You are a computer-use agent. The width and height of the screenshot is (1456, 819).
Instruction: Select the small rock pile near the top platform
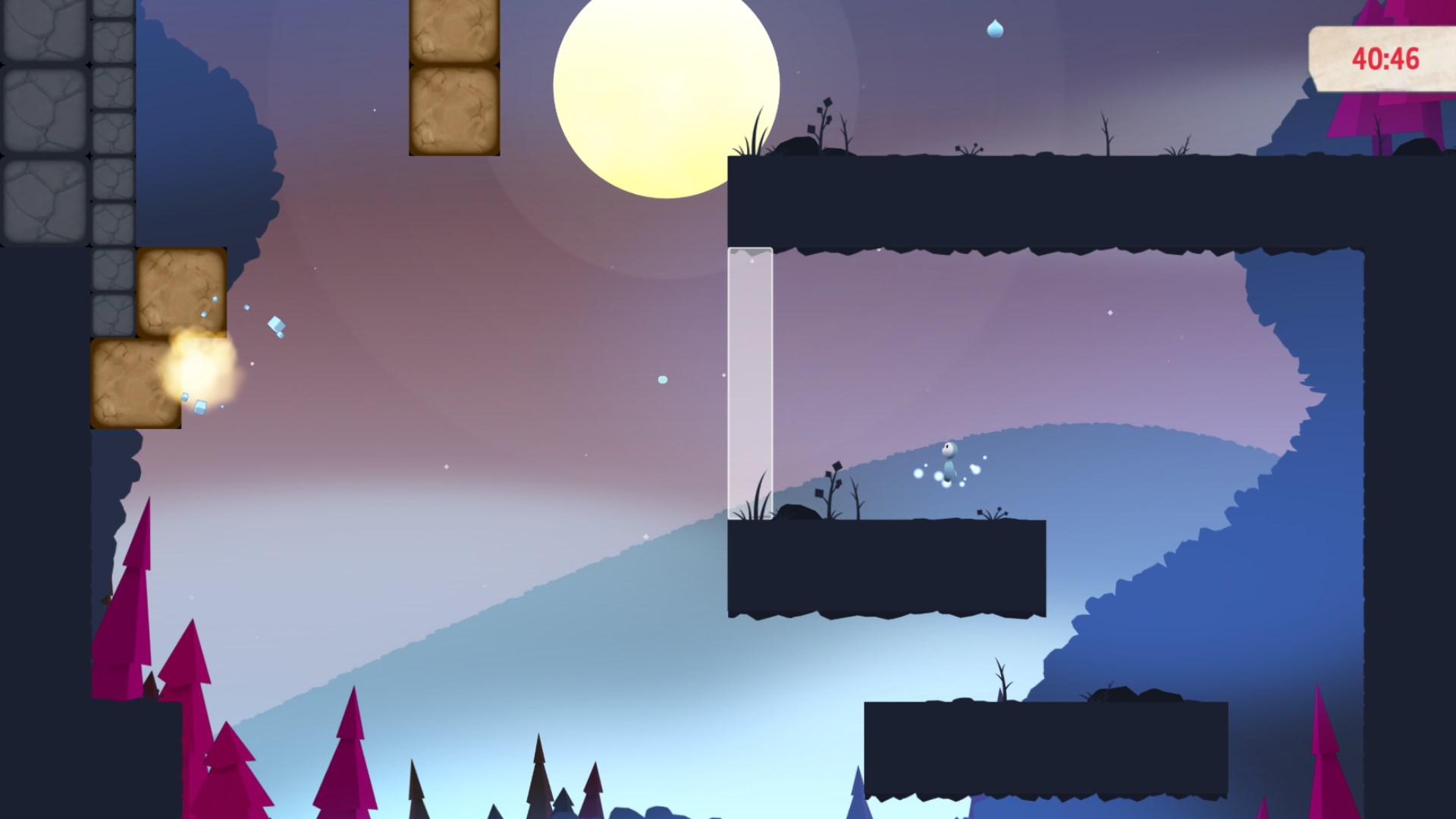click(796, 146)
